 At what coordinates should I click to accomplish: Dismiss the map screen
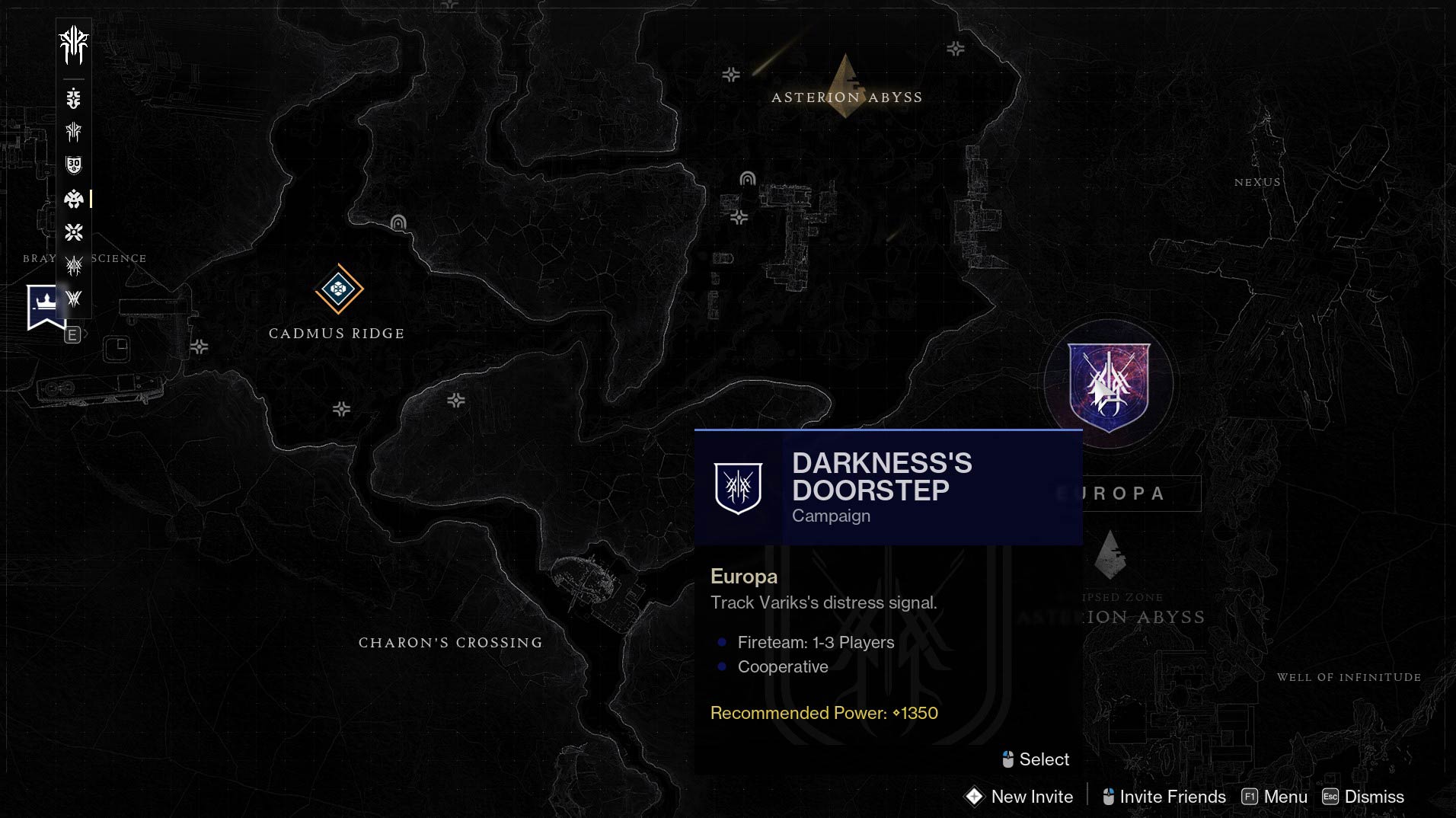tap(1363, 797)
